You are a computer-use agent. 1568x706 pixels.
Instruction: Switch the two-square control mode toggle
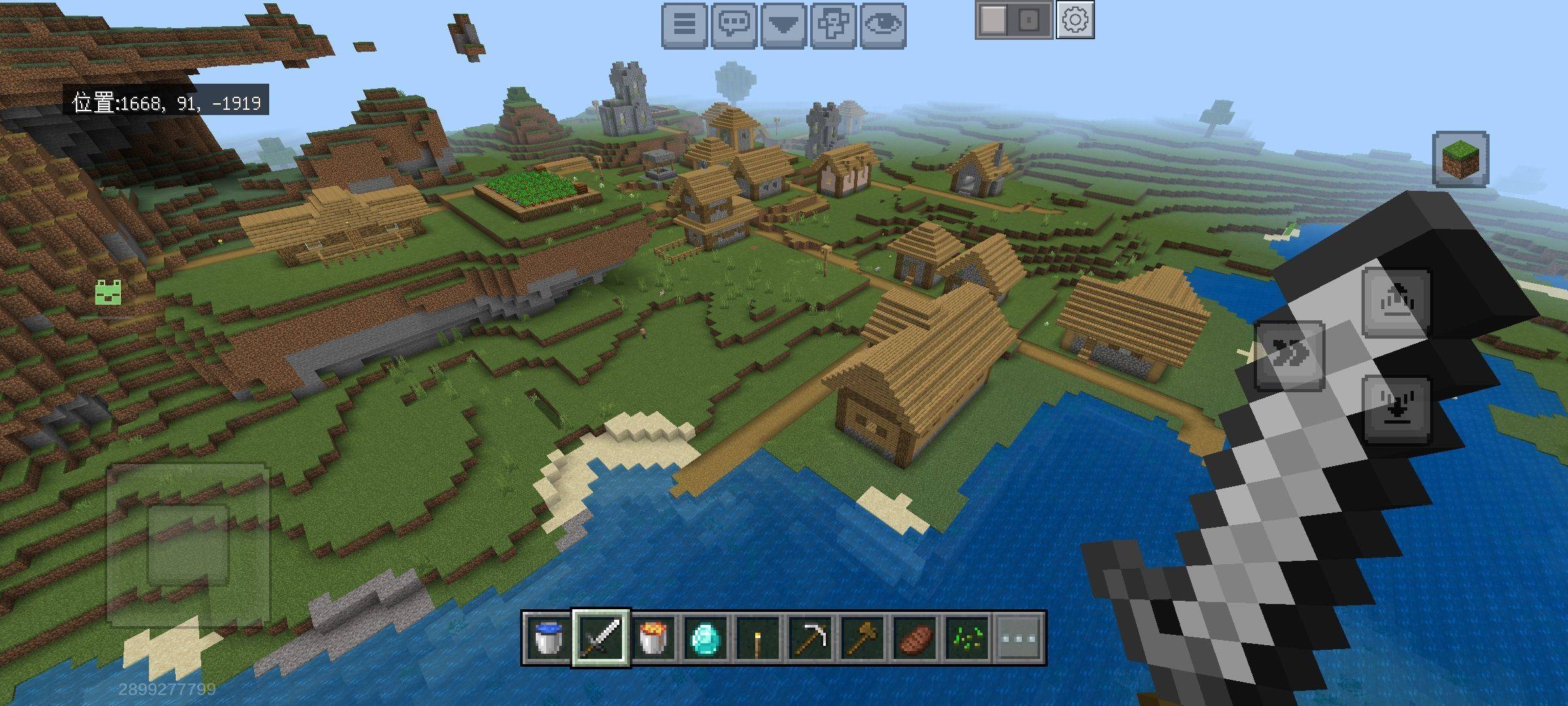(1013, 21)
